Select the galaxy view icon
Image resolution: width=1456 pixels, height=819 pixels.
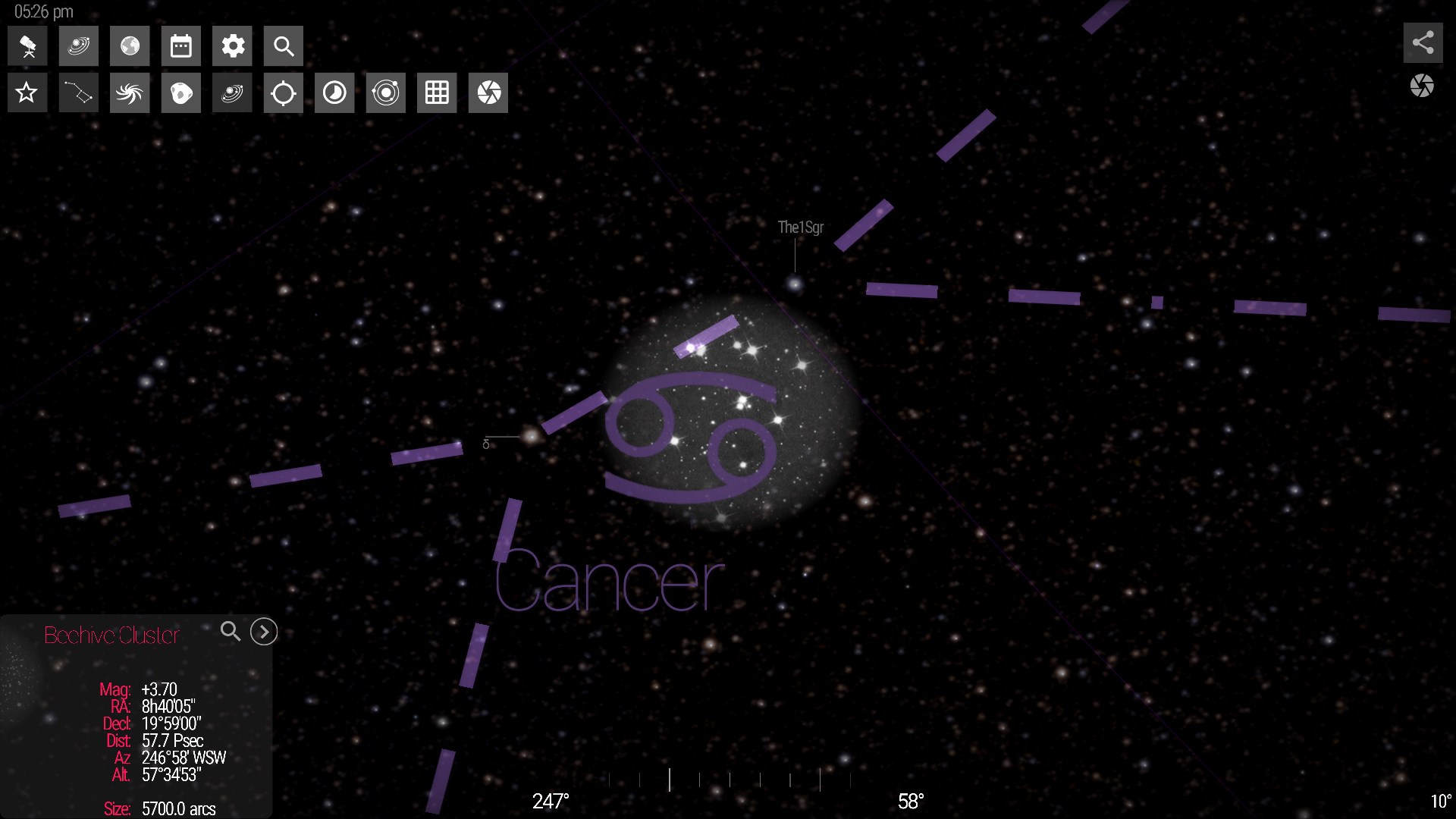click(x=130, y=93)
